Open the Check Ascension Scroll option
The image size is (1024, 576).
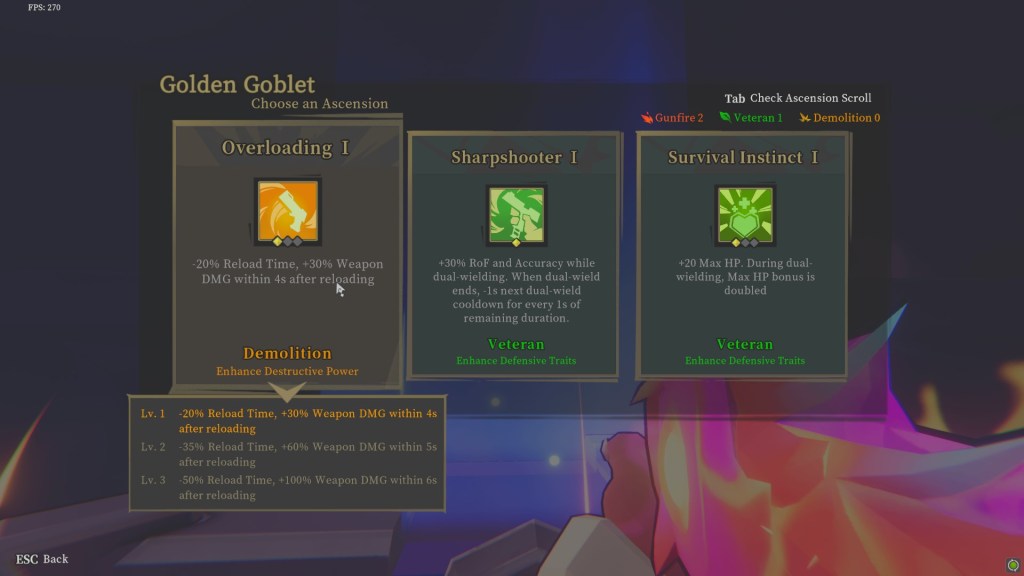(798, 98)
